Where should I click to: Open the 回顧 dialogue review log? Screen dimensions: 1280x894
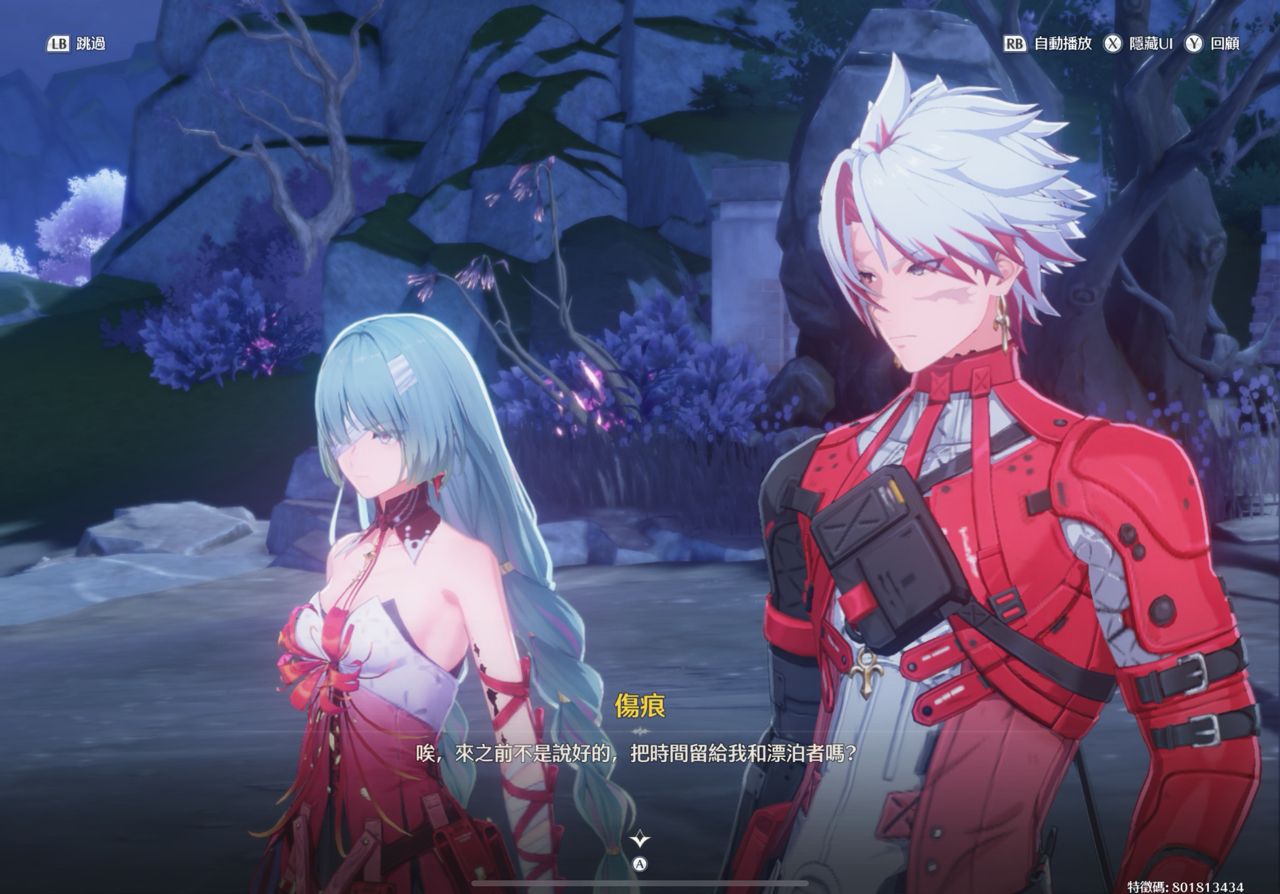[x=1213, y=44]
